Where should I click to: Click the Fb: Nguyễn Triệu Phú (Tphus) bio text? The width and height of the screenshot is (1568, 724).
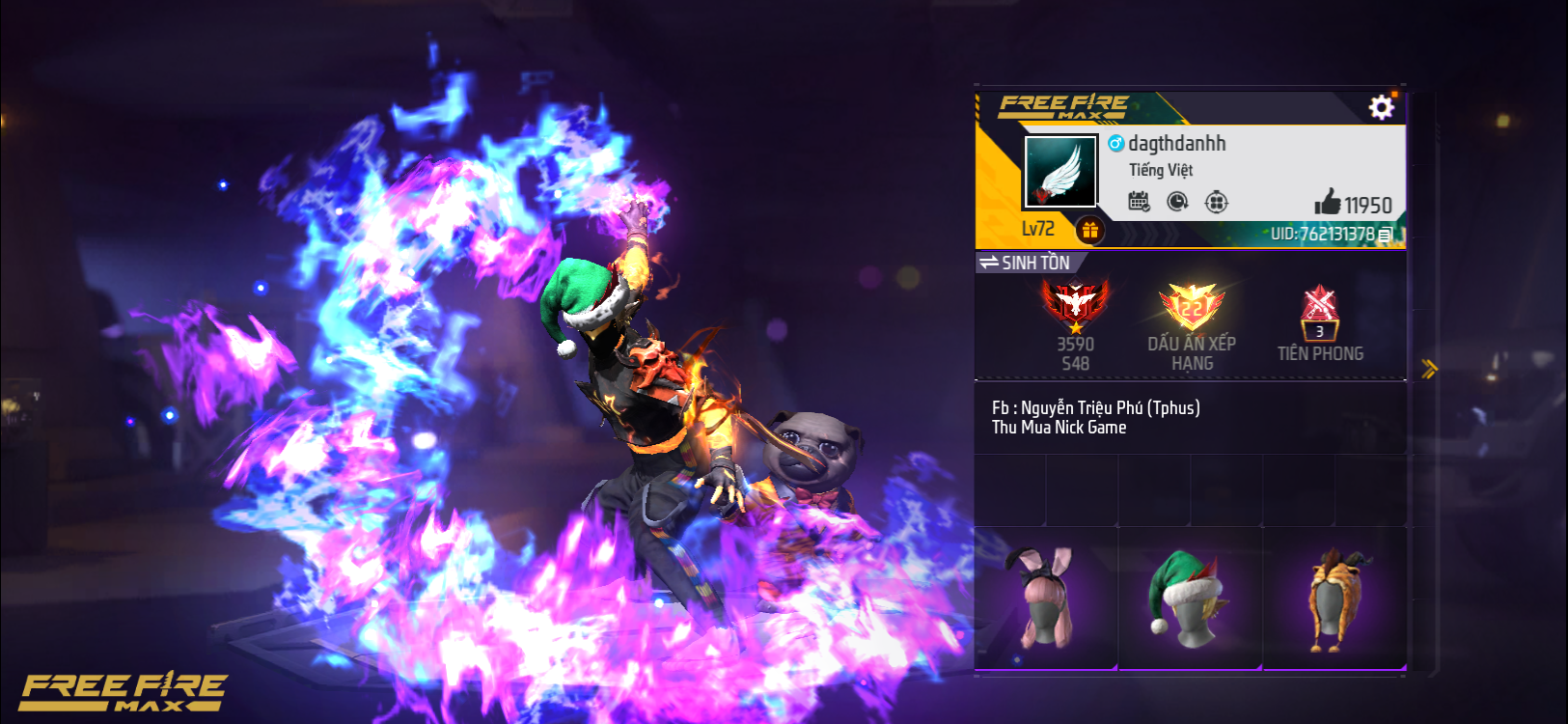(x=1097, y=407)
